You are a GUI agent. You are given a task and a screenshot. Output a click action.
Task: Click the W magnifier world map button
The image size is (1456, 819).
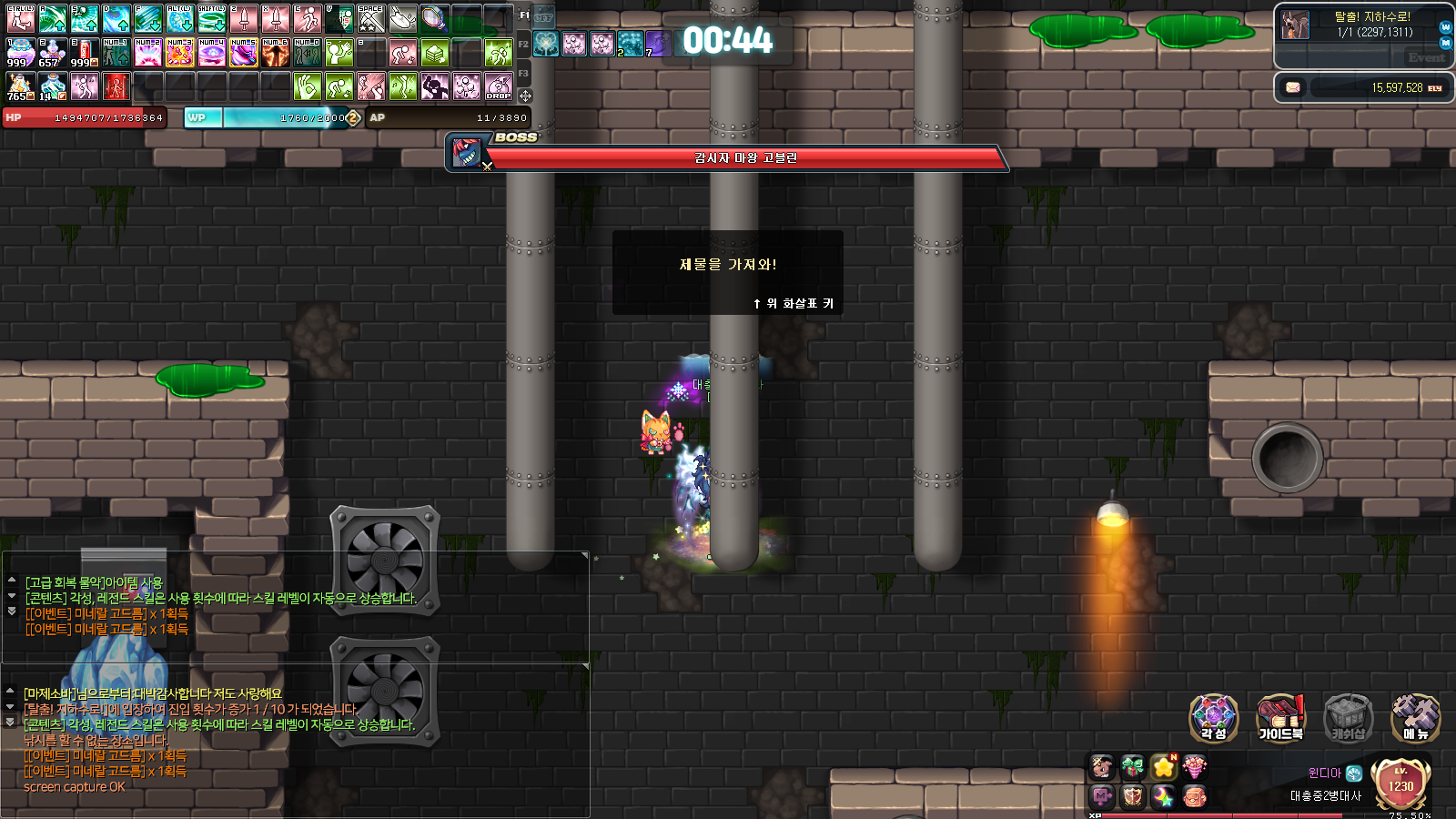pyautogui.click(x=1445, y=27)
